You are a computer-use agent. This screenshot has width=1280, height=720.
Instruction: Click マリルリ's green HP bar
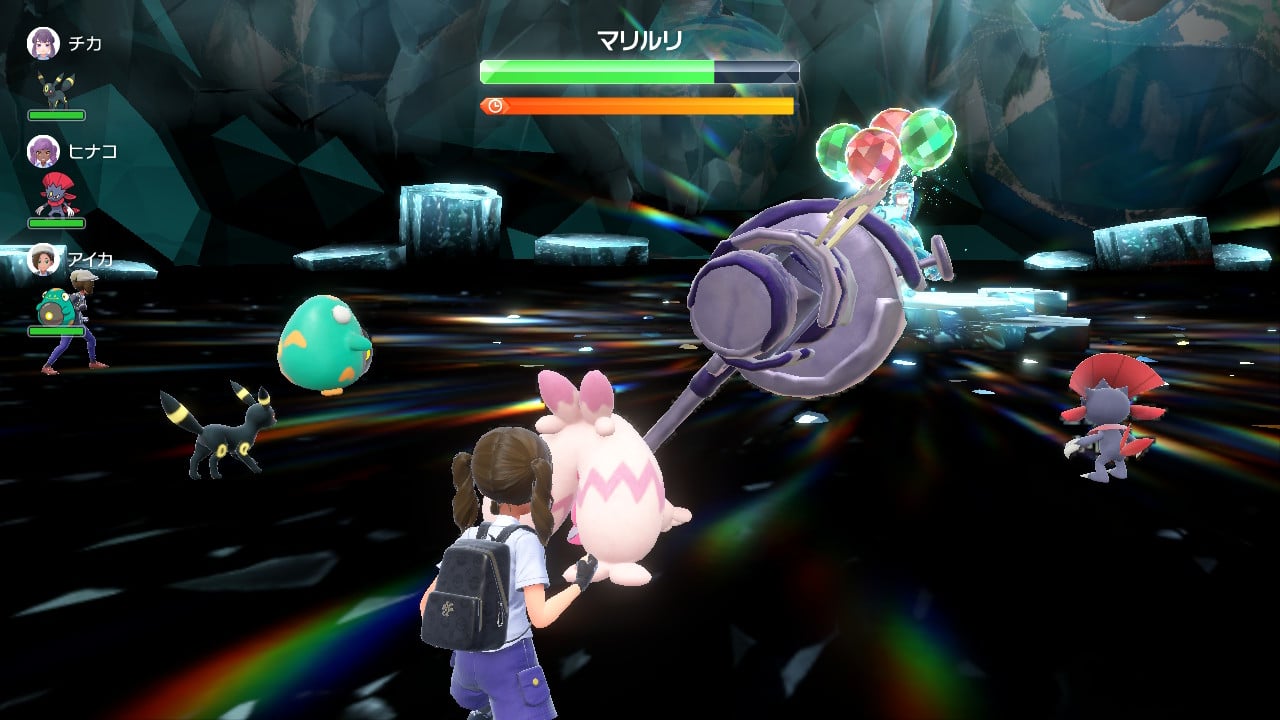(x=595, y=71)
